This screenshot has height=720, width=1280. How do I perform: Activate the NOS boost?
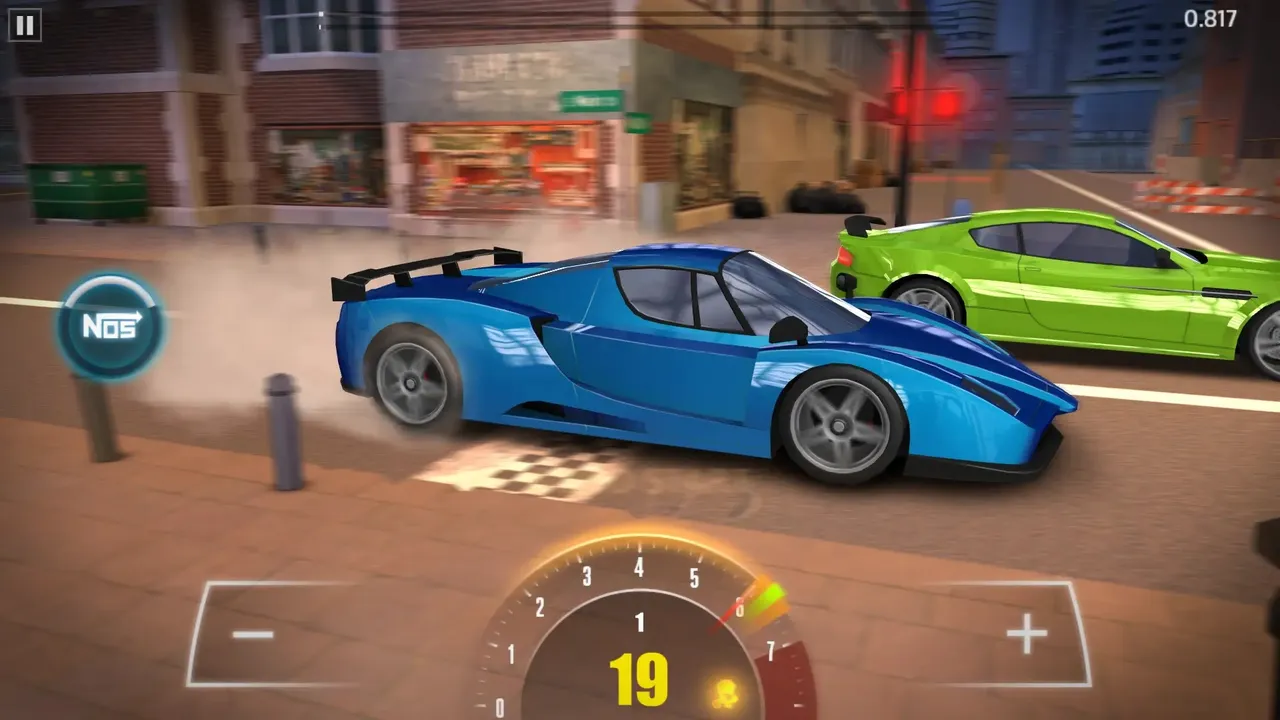coord(110,326)
